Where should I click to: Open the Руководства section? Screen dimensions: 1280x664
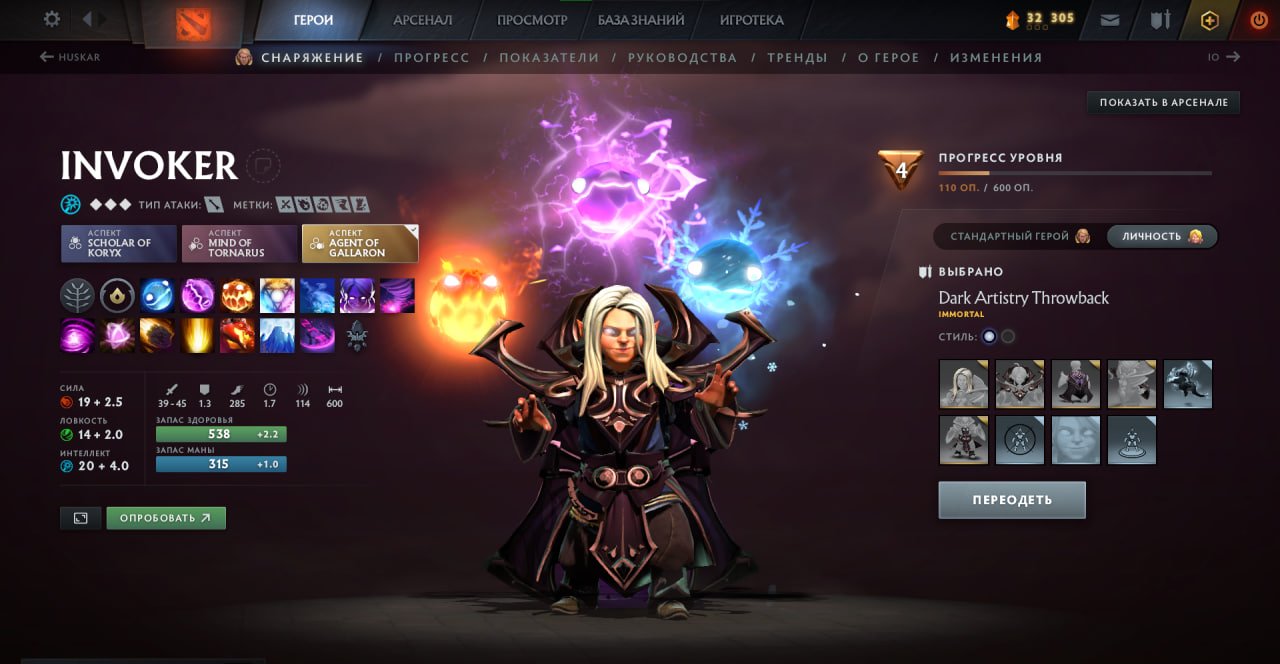click(x=682, y=58)
